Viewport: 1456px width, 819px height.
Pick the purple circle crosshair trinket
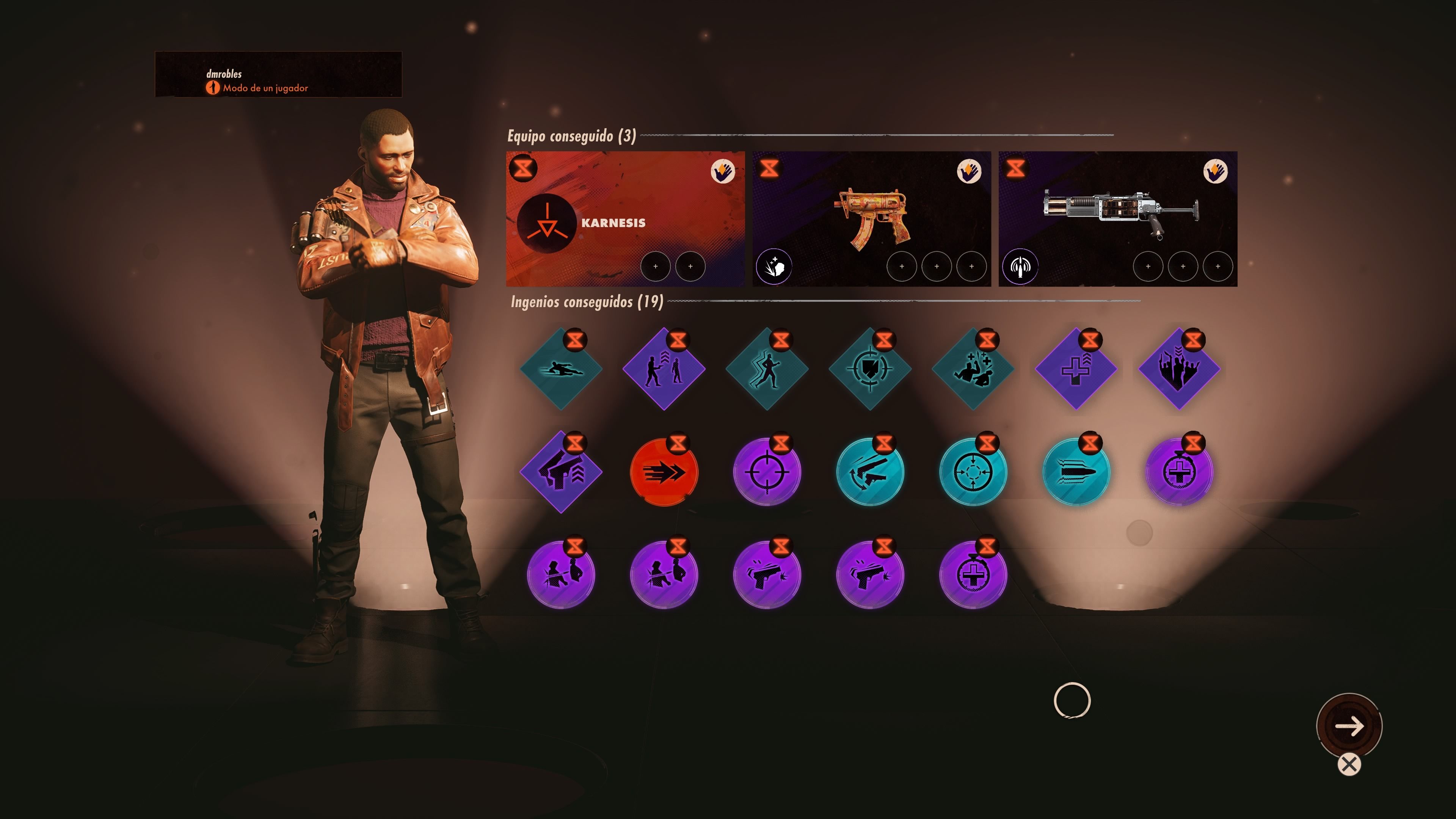pyautogui.click(x=767, y=472)
